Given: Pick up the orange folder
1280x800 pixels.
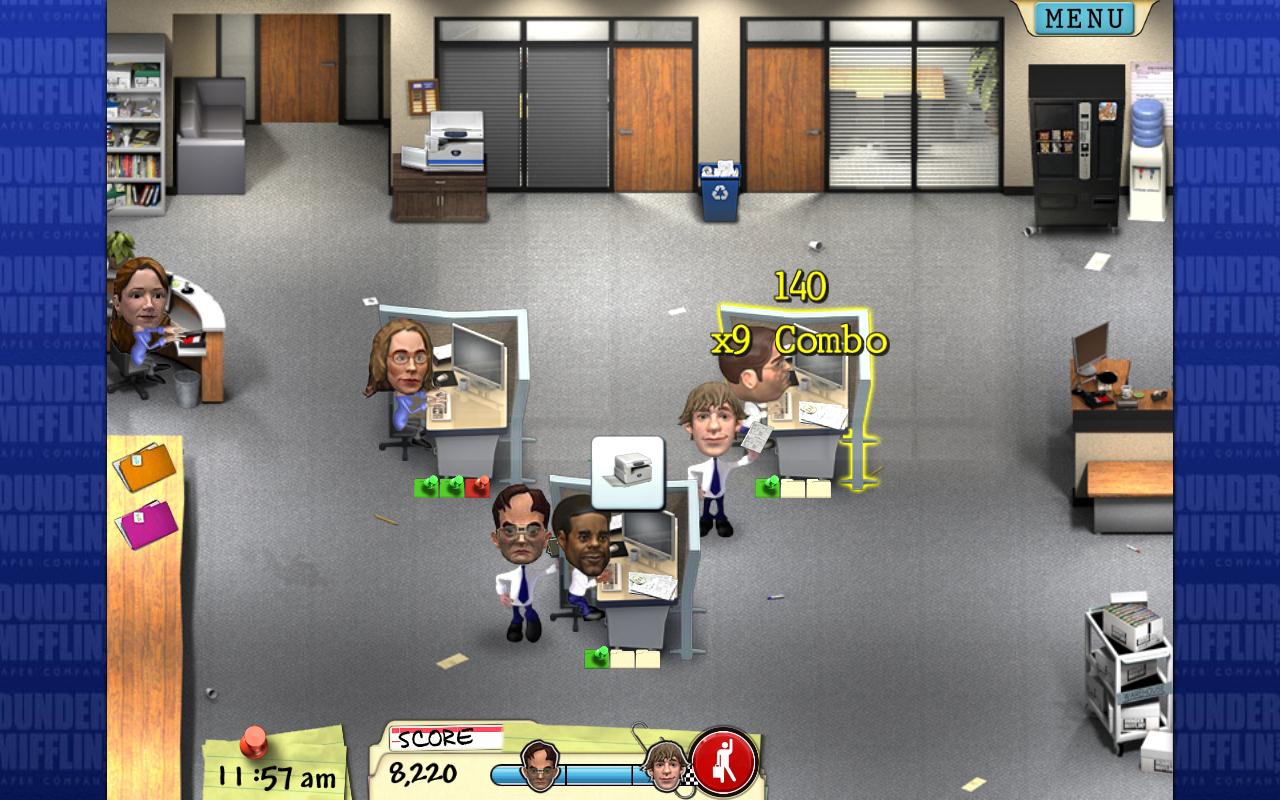Looking at the screenshot, I should [146, 466].
